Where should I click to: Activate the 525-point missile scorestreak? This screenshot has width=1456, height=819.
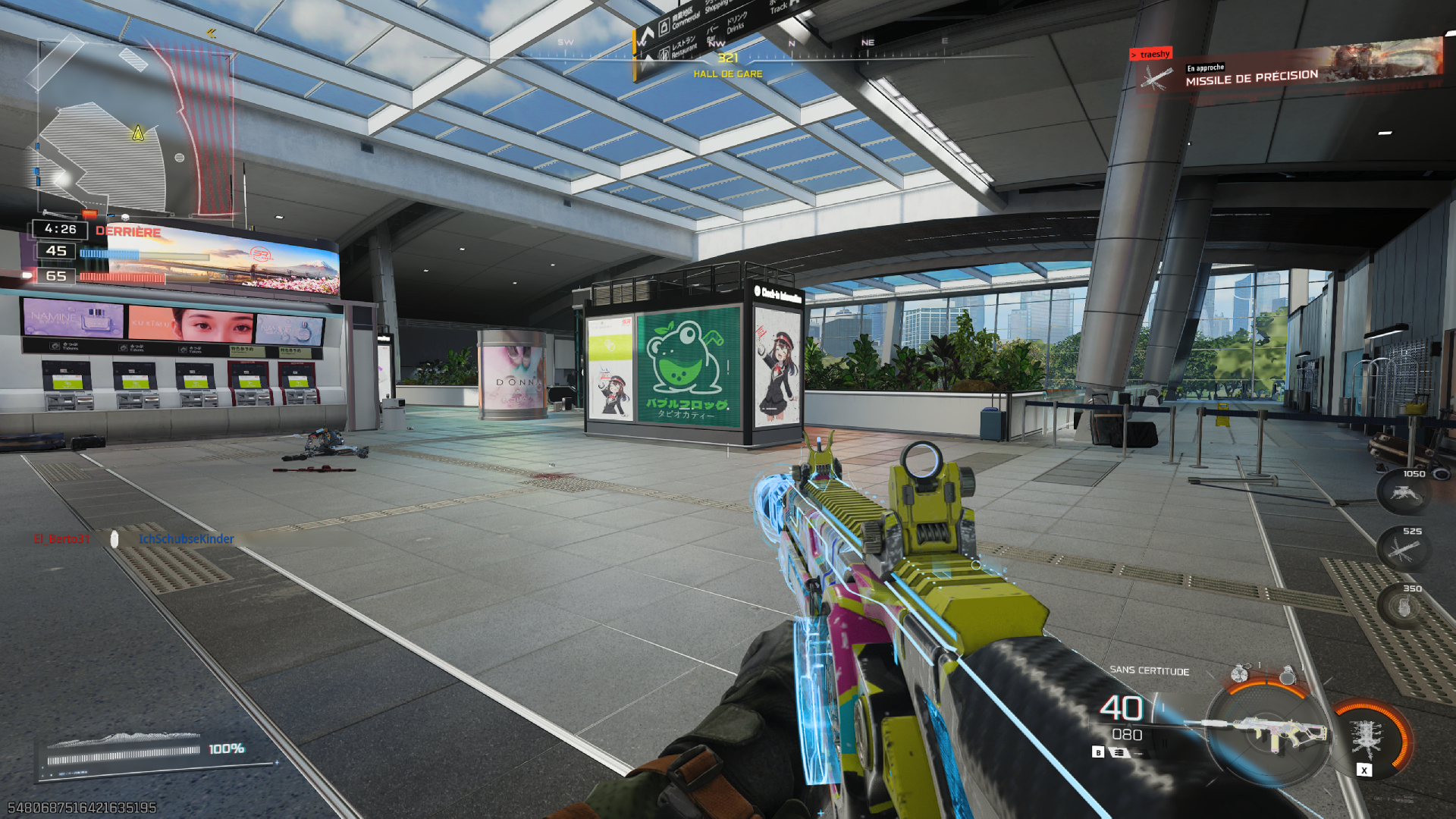pos(1403,550)
